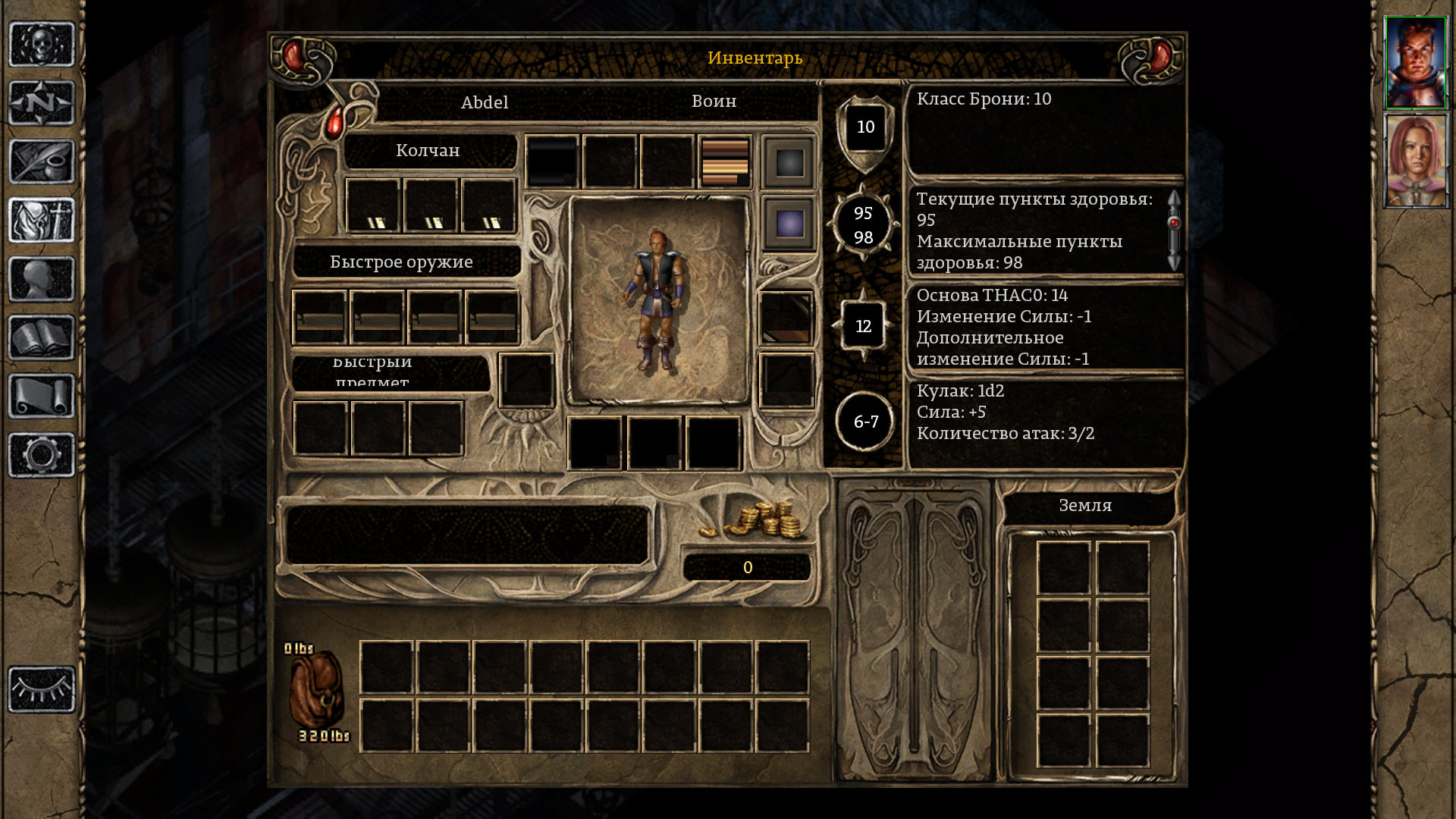Viewport: 1456px width, 819px height.
Task: Open the character record silhouette button
Action: tap(42, 278)
